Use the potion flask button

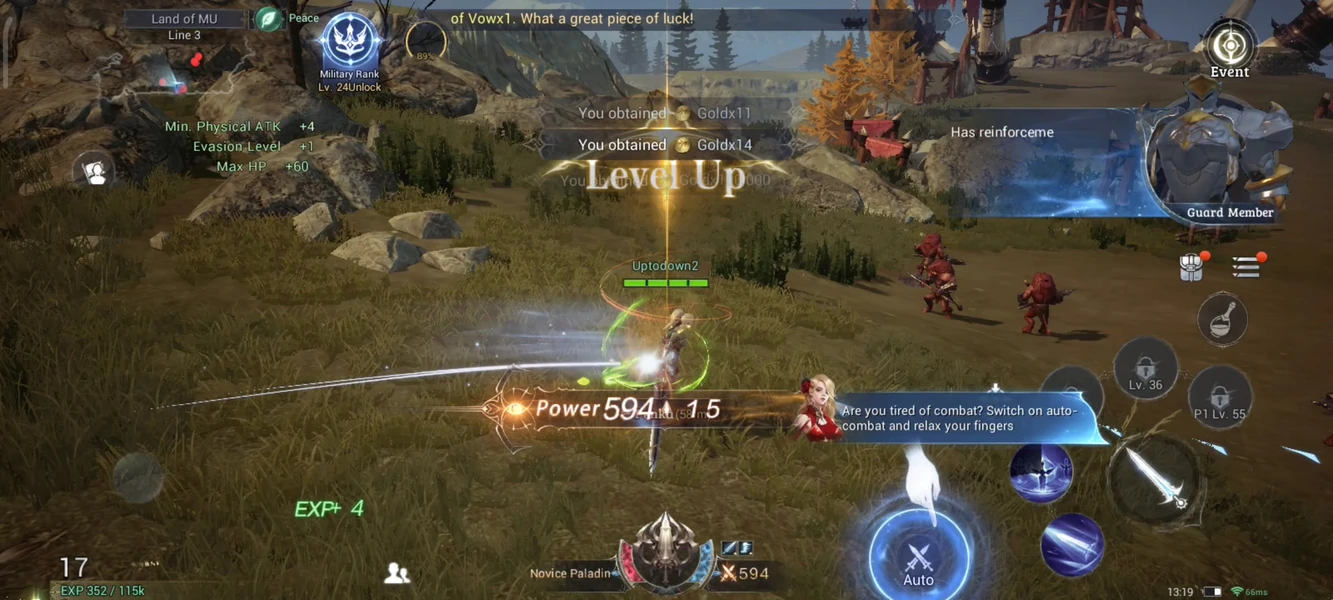click(x=1222, y=319)
